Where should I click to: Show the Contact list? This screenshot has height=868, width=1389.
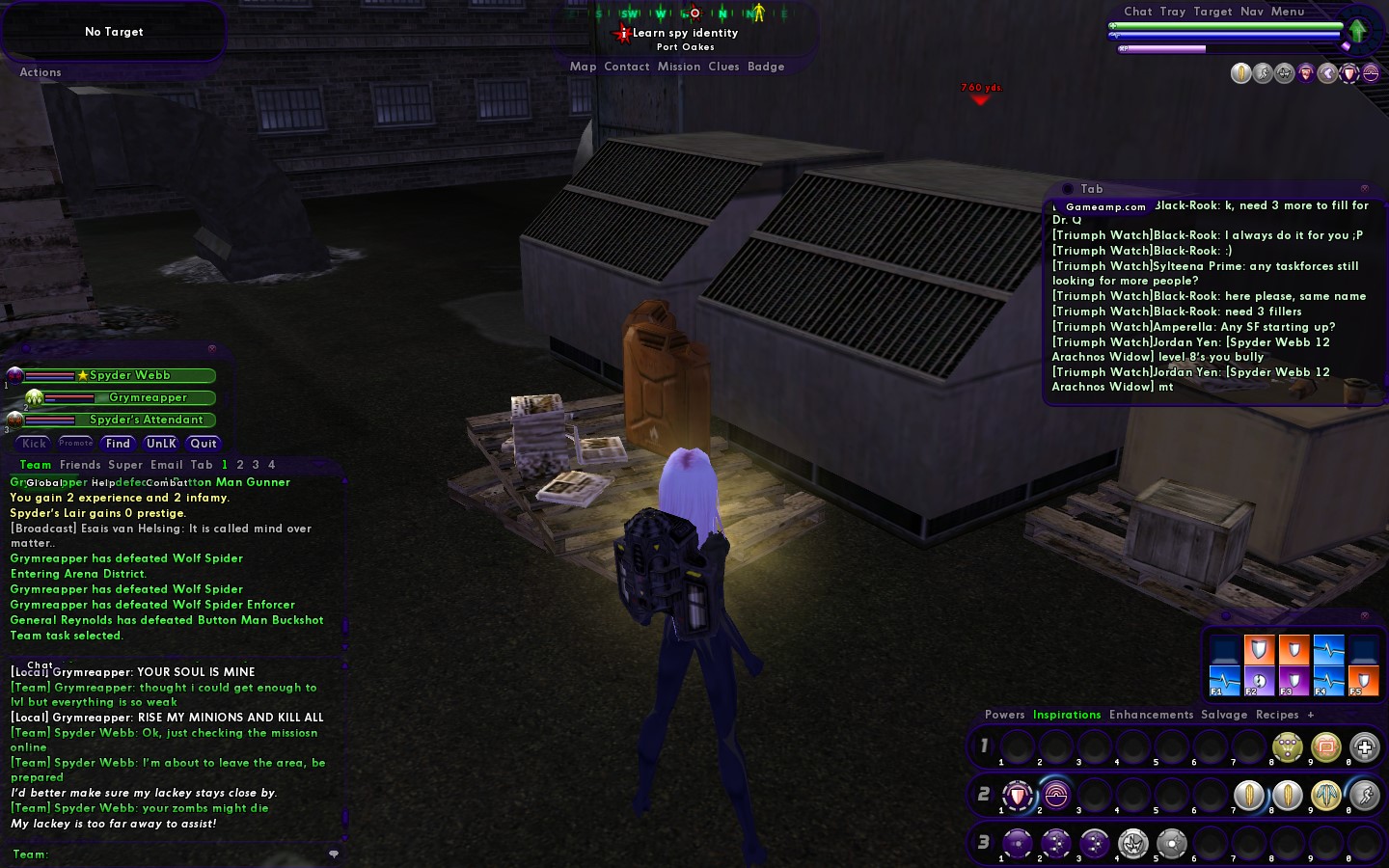[626, 67]
